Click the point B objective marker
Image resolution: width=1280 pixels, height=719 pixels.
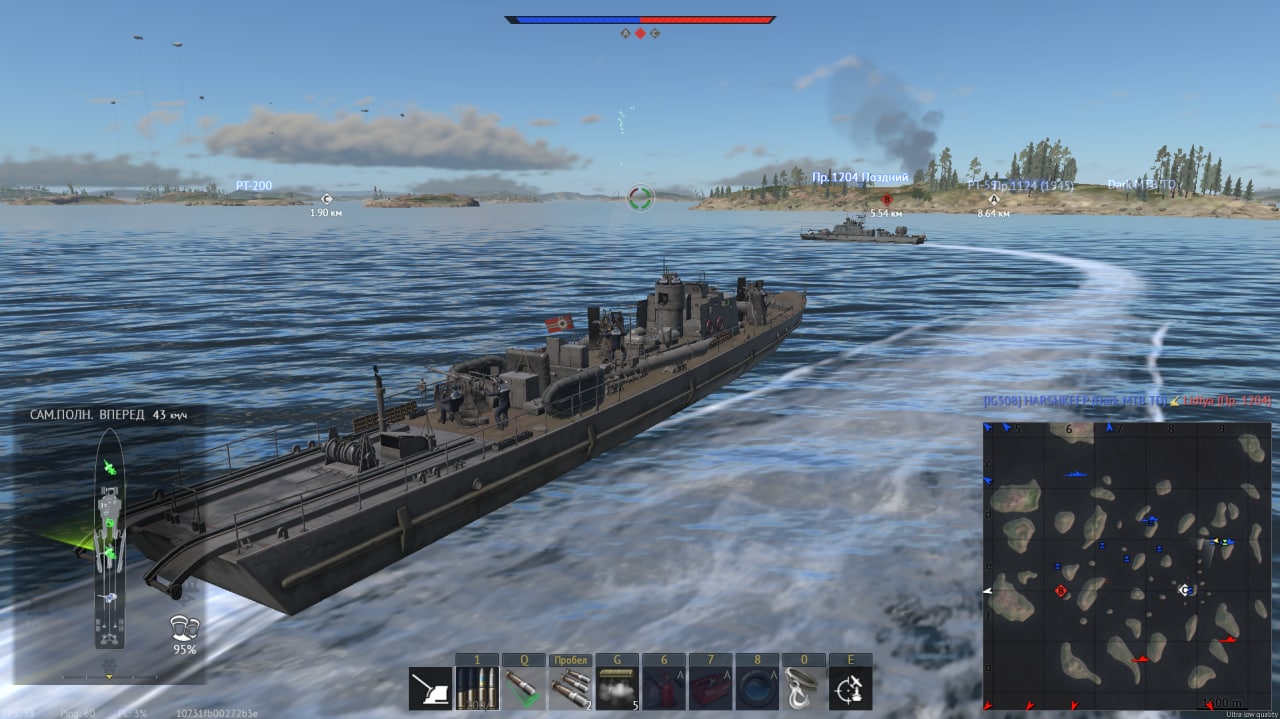click(886, 200)
